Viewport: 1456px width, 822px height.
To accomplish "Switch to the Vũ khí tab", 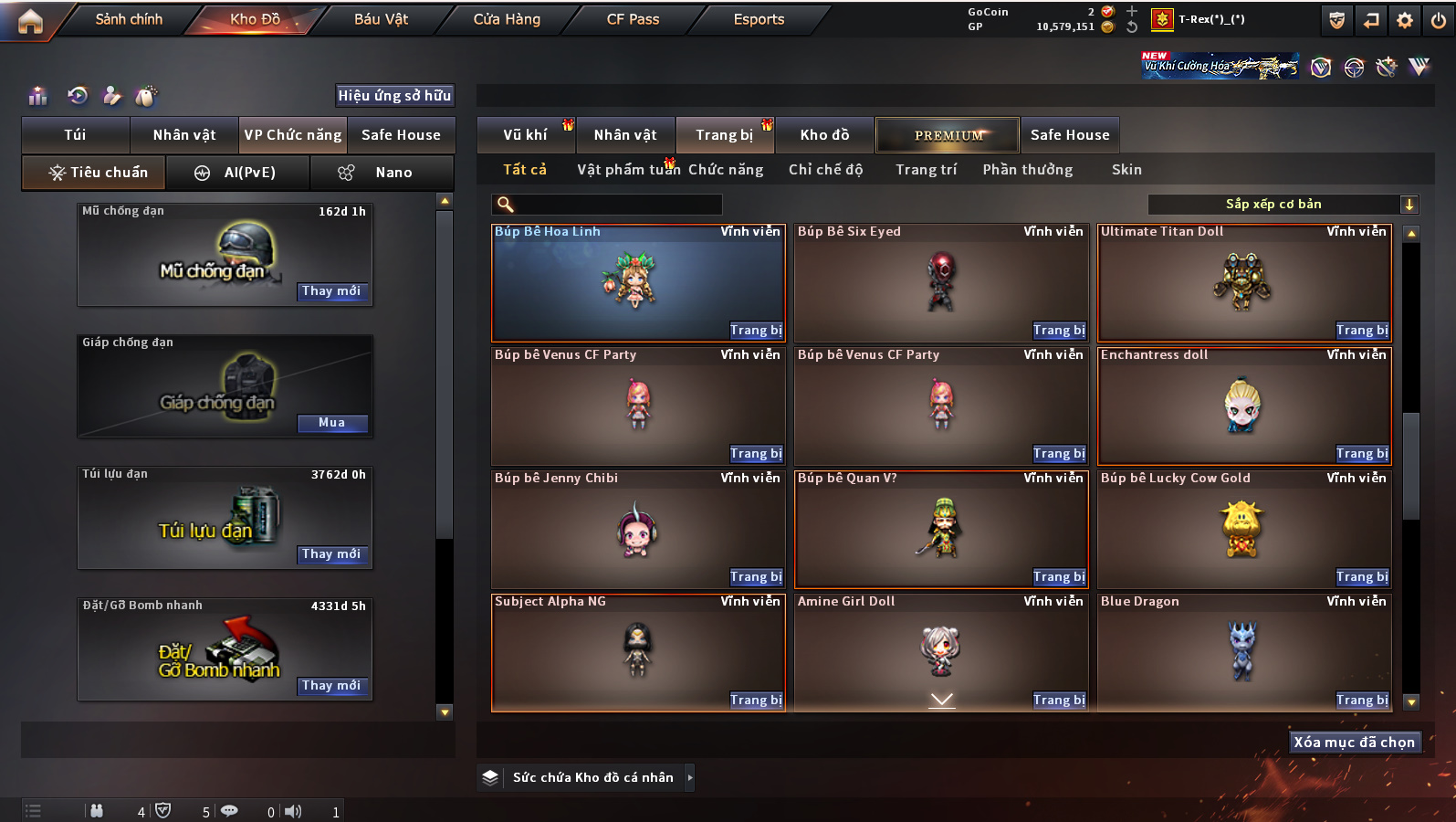I will [x=525, y=135].
